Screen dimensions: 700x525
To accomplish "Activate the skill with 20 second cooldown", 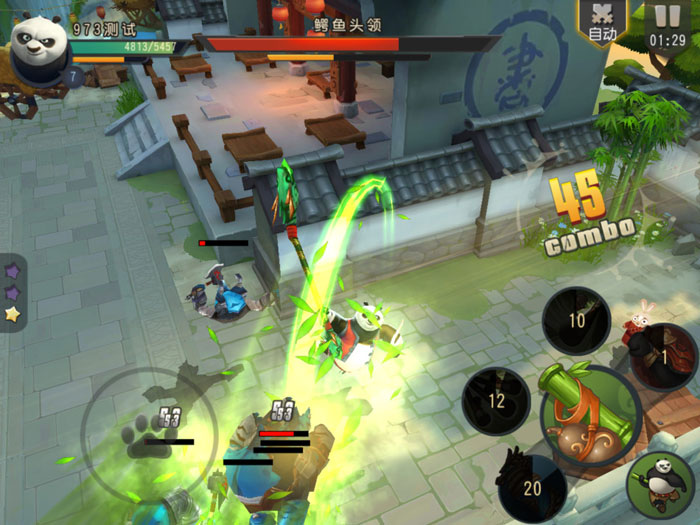I will point(532,488).
